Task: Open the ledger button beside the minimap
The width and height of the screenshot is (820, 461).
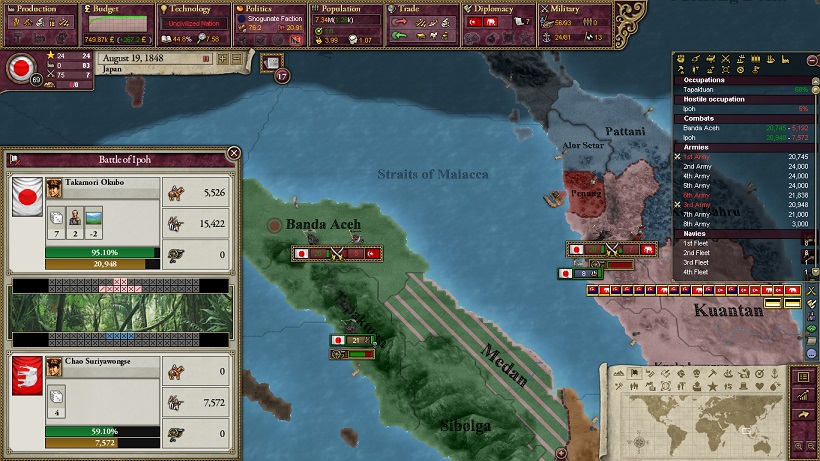Action: [801, 377]
